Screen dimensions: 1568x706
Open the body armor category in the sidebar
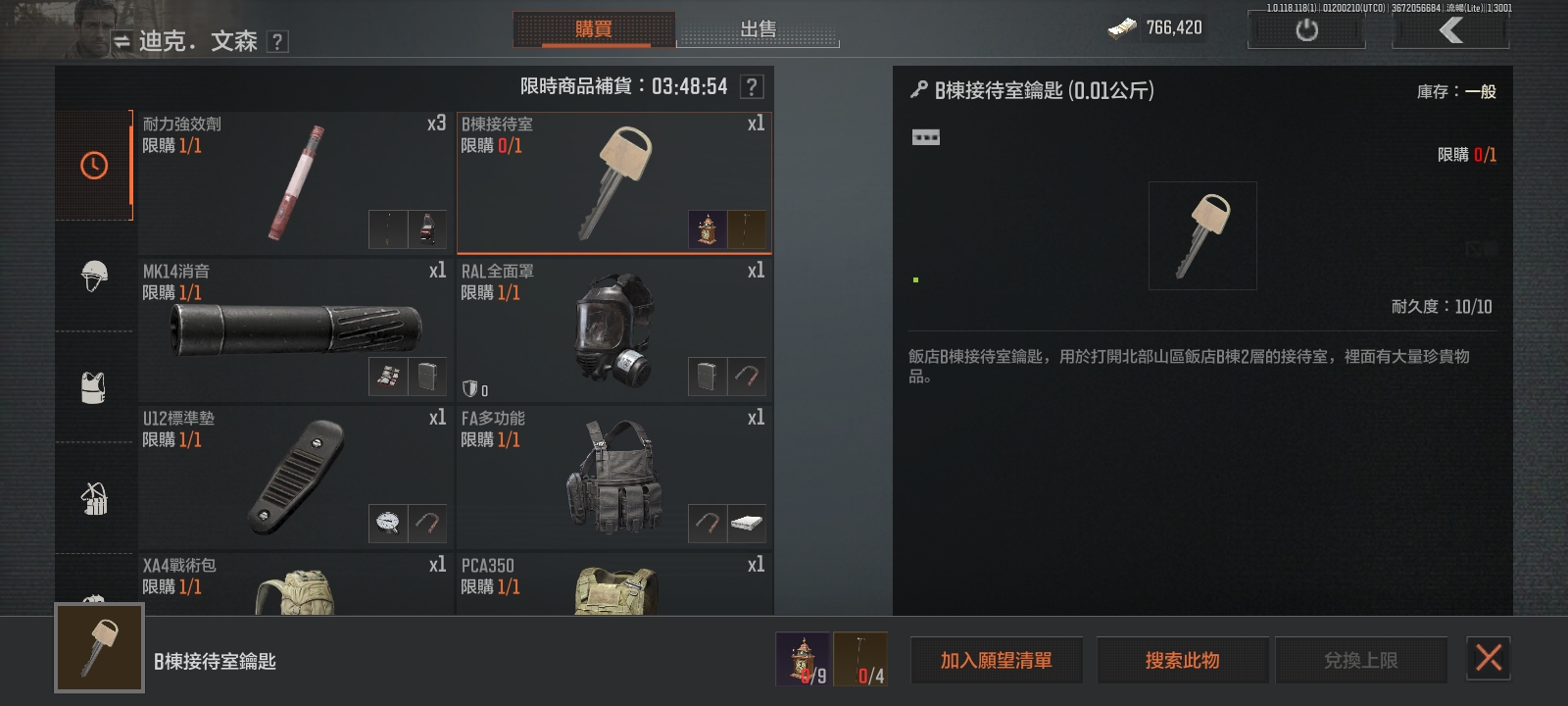[93, 388]
